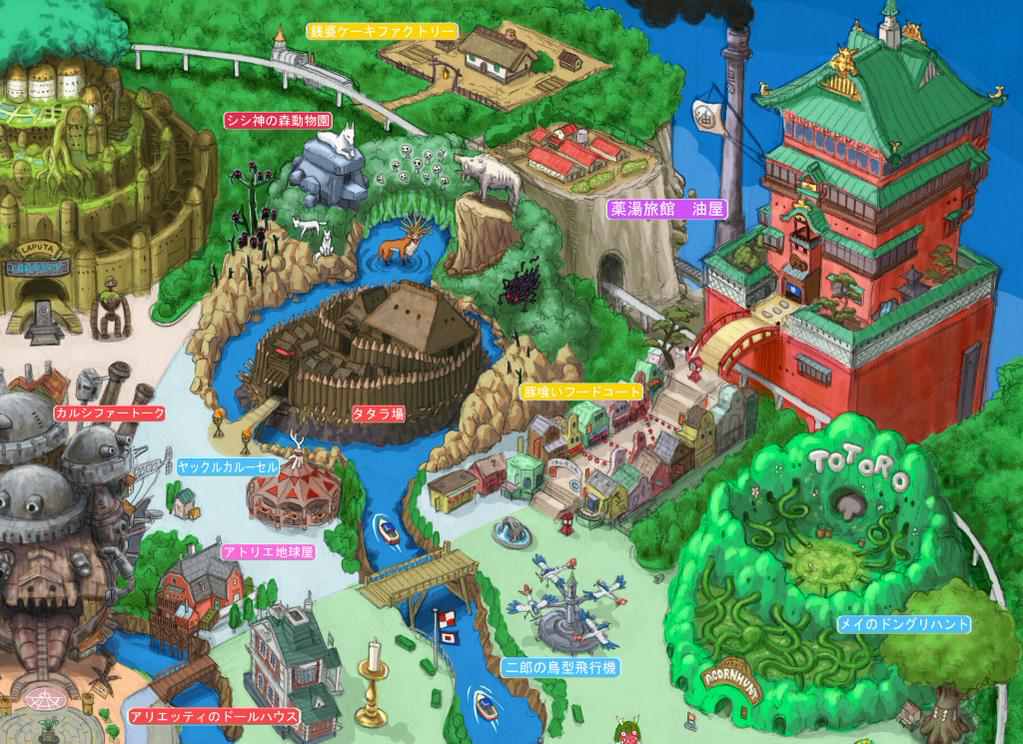Click the 二郎の鳥型飛行機 label
This screenshot has height=744, width=1023.
pyautogui.click(x=559, y=665)
